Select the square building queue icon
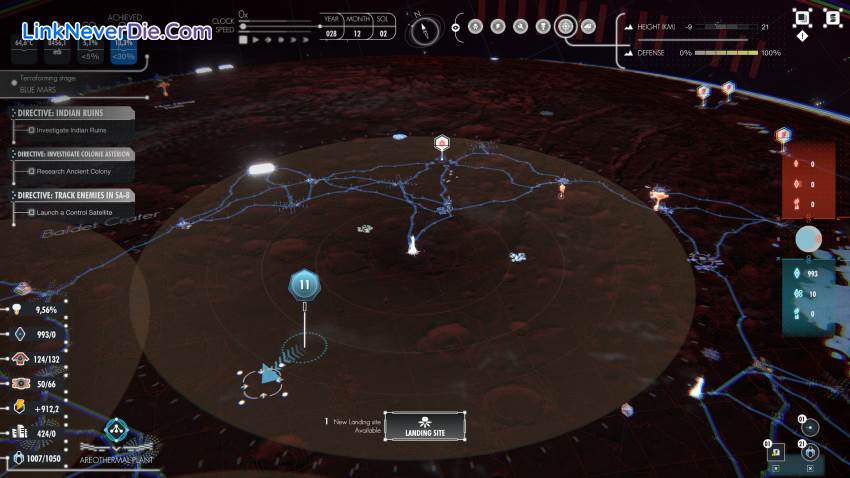 coord(776,453)
